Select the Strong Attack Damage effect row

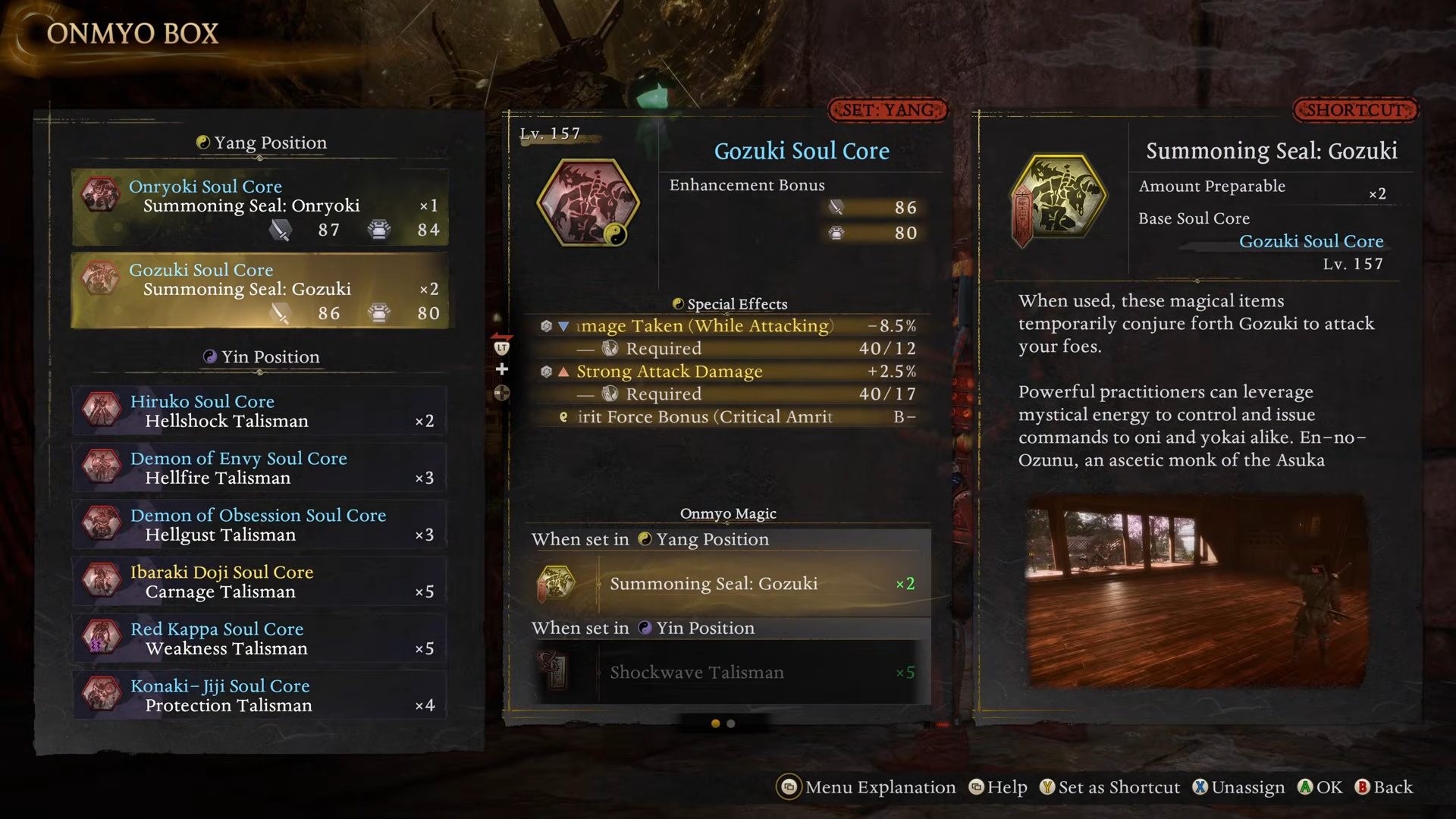(x=726, y=372)
